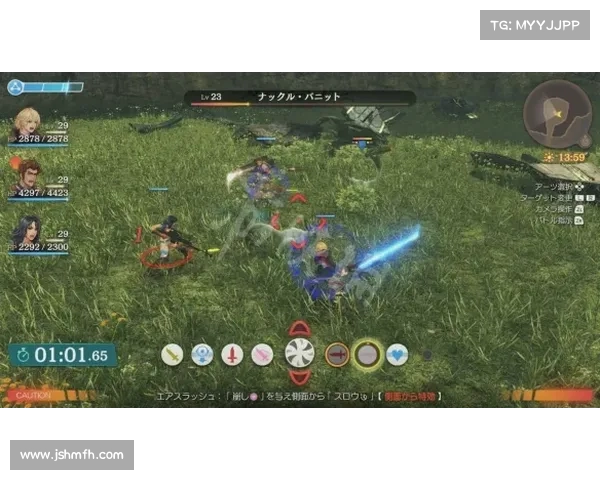Activate the red sword art icon
This screenshot has width=600, height=480.
pos(232,354)
